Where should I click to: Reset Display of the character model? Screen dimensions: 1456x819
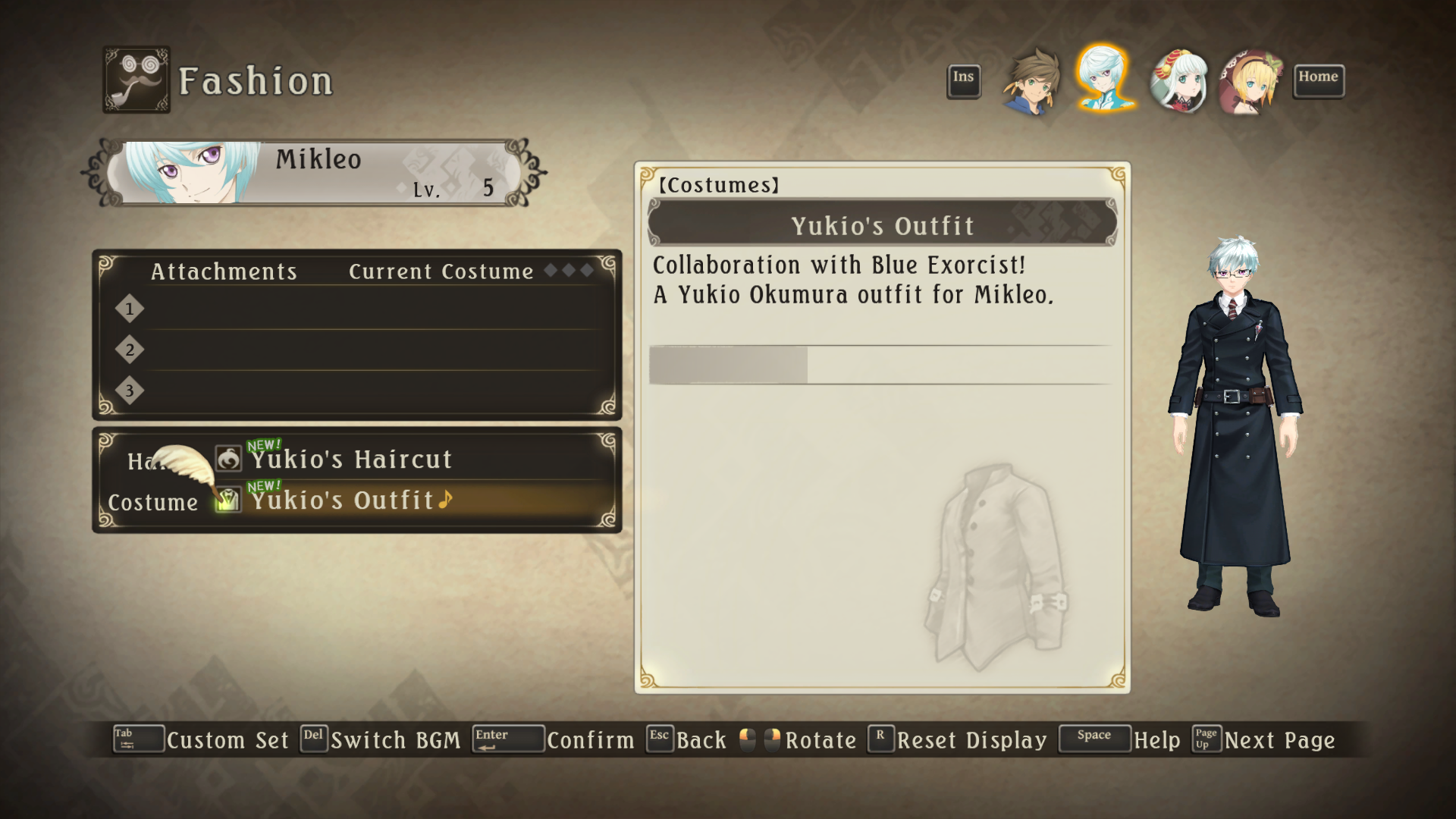(x=971, y=740)
